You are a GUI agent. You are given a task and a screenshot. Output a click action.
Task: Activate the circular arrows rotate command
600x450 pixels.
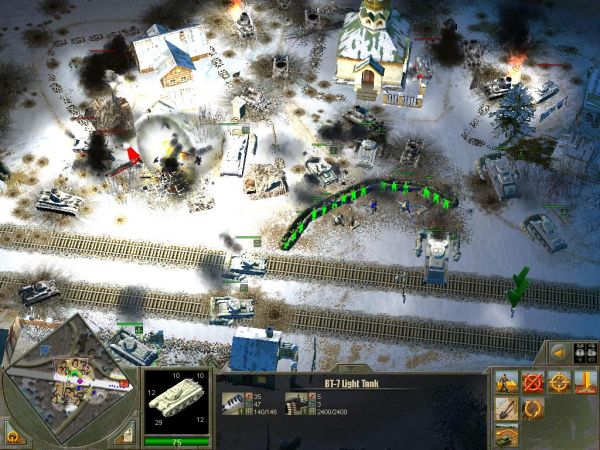[533, 409]
